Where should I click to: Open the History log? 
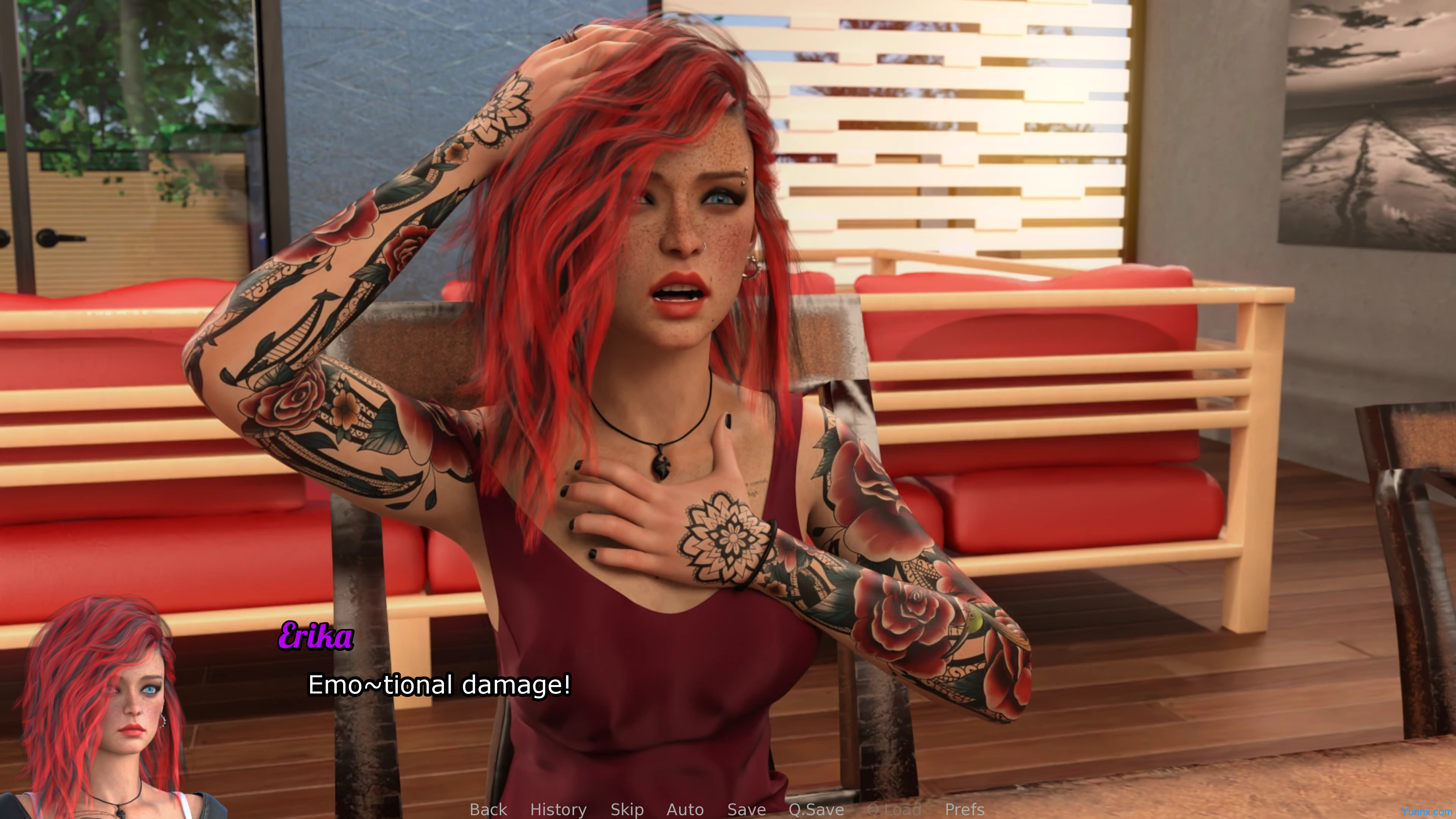point(558,810)
